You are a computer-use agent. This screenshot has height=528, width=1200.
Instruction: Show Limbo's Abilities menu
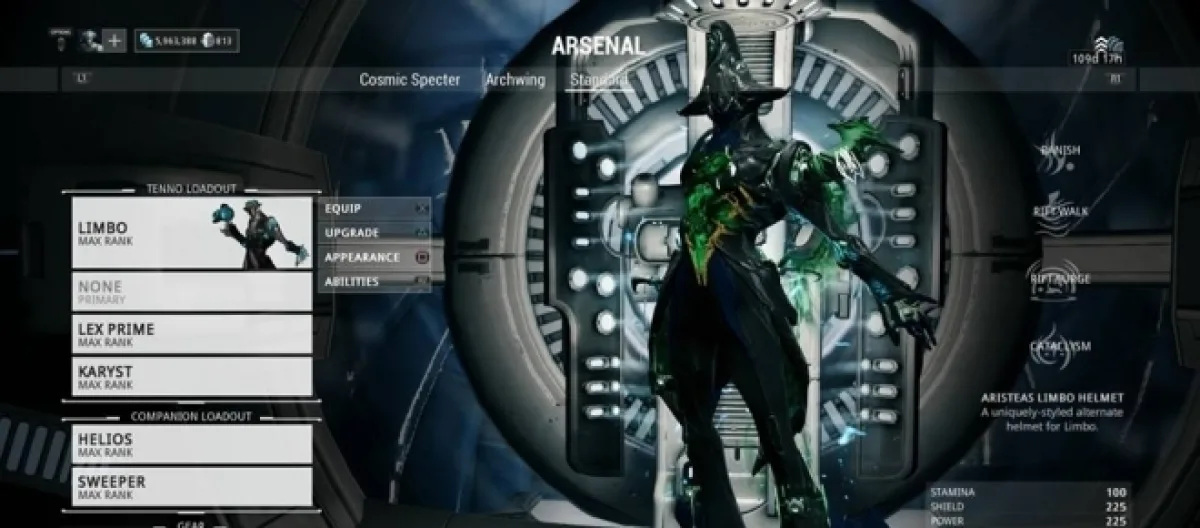point(374,282)
